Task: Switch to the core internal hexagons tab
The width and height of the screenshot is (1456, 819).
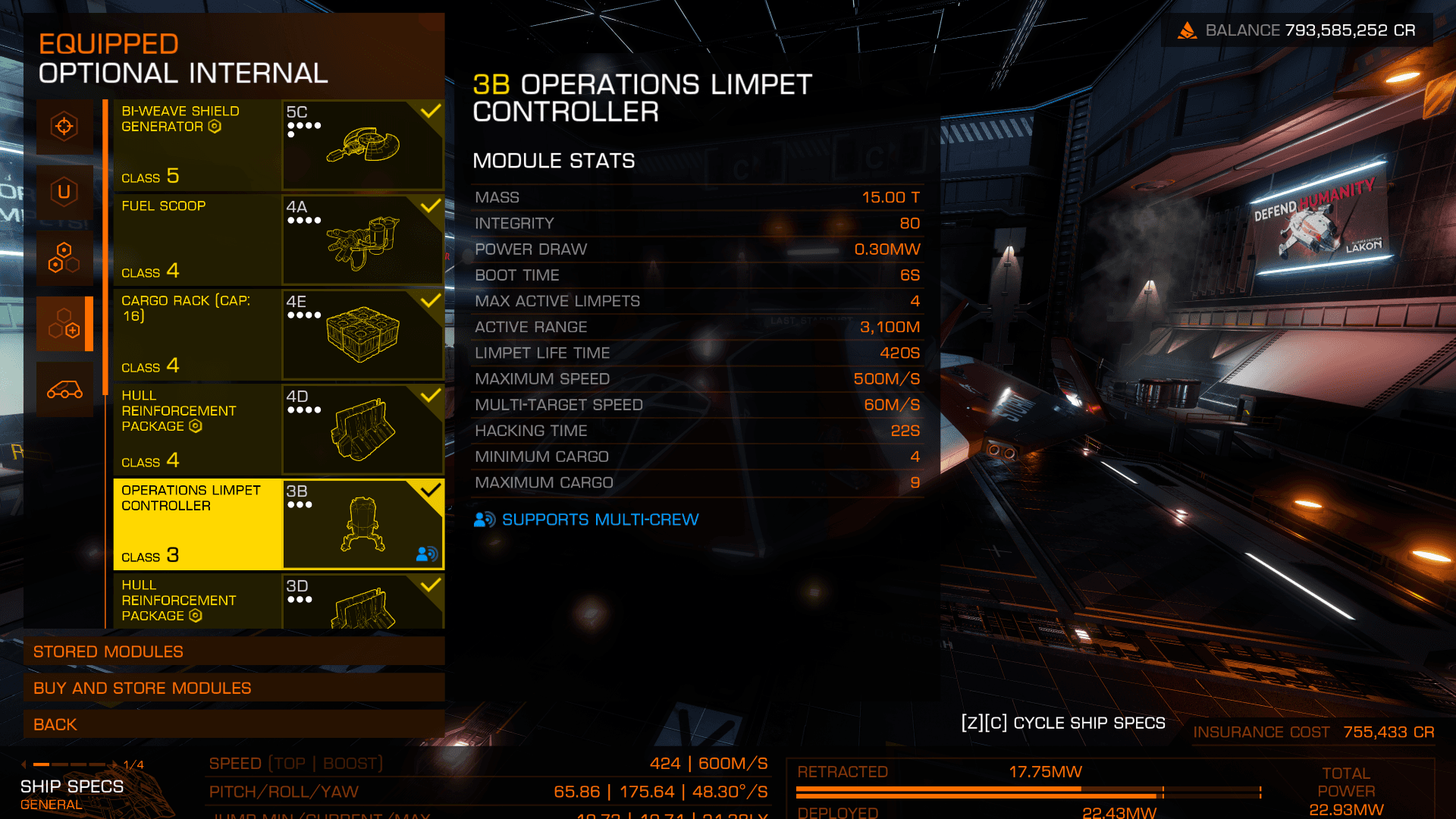Action: coord(64,258)
